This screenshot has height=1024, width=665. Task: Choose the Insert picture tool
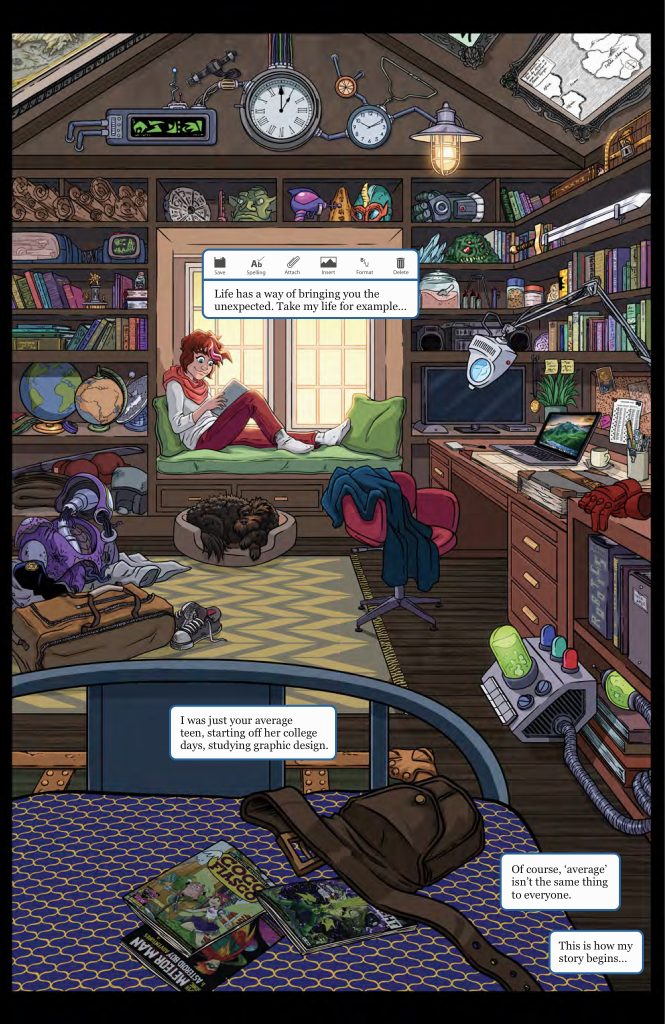[x=328, y=264]
